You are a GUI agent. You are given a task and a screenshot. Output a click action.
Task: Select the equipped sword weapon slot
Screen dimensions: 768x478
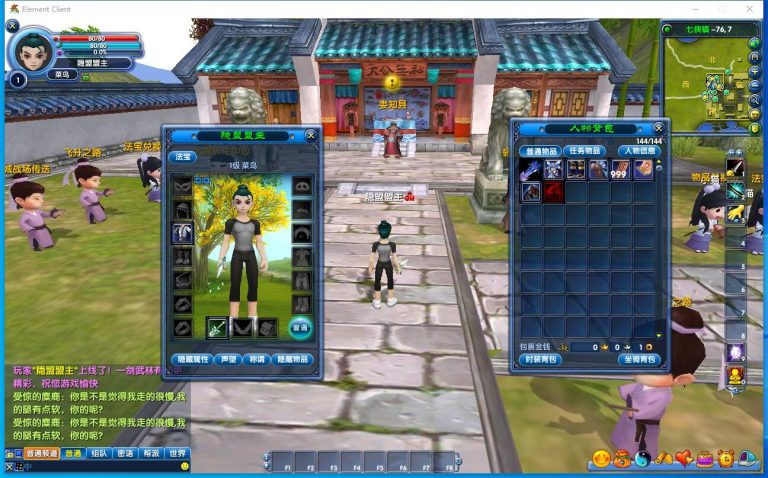pos(217,327)
